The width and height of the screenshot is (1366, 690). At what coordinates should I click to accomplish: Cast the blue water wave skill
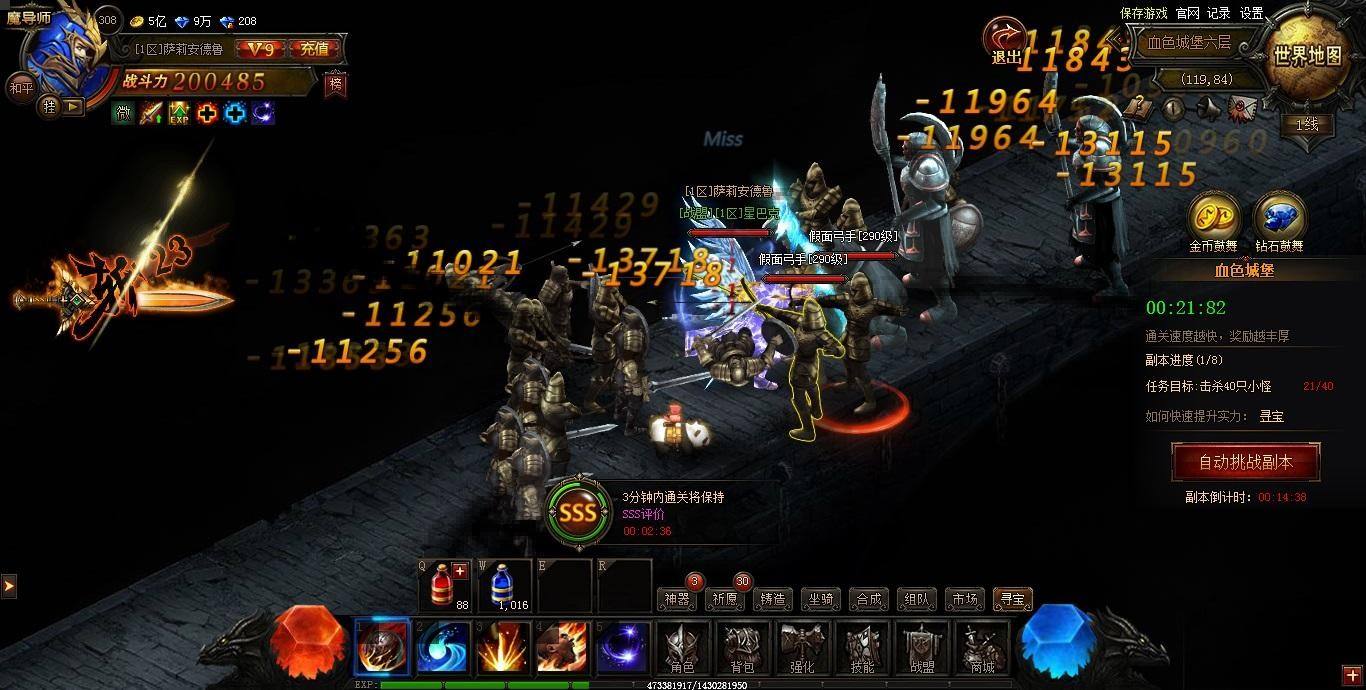[442, 648]
